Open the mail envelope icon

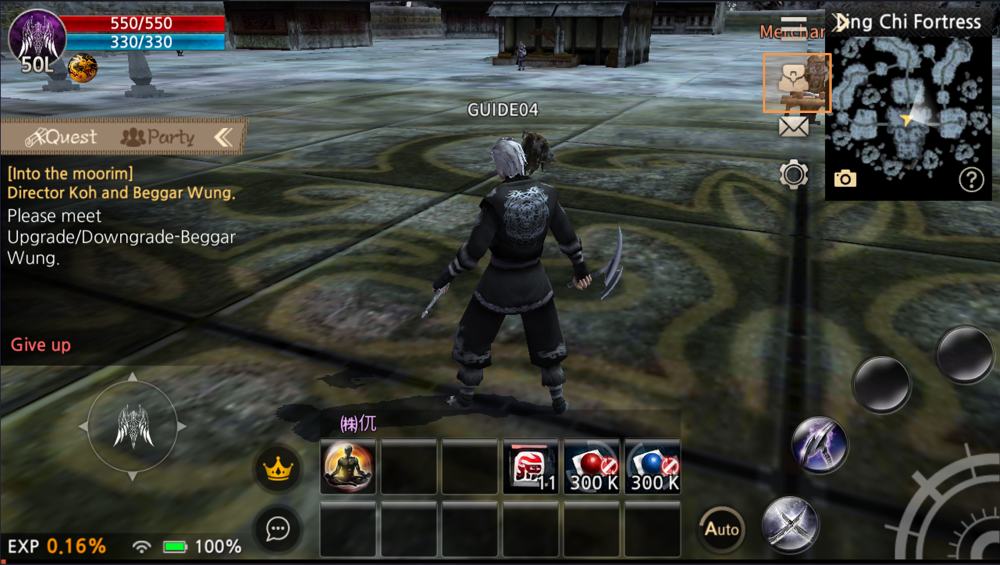793,126
